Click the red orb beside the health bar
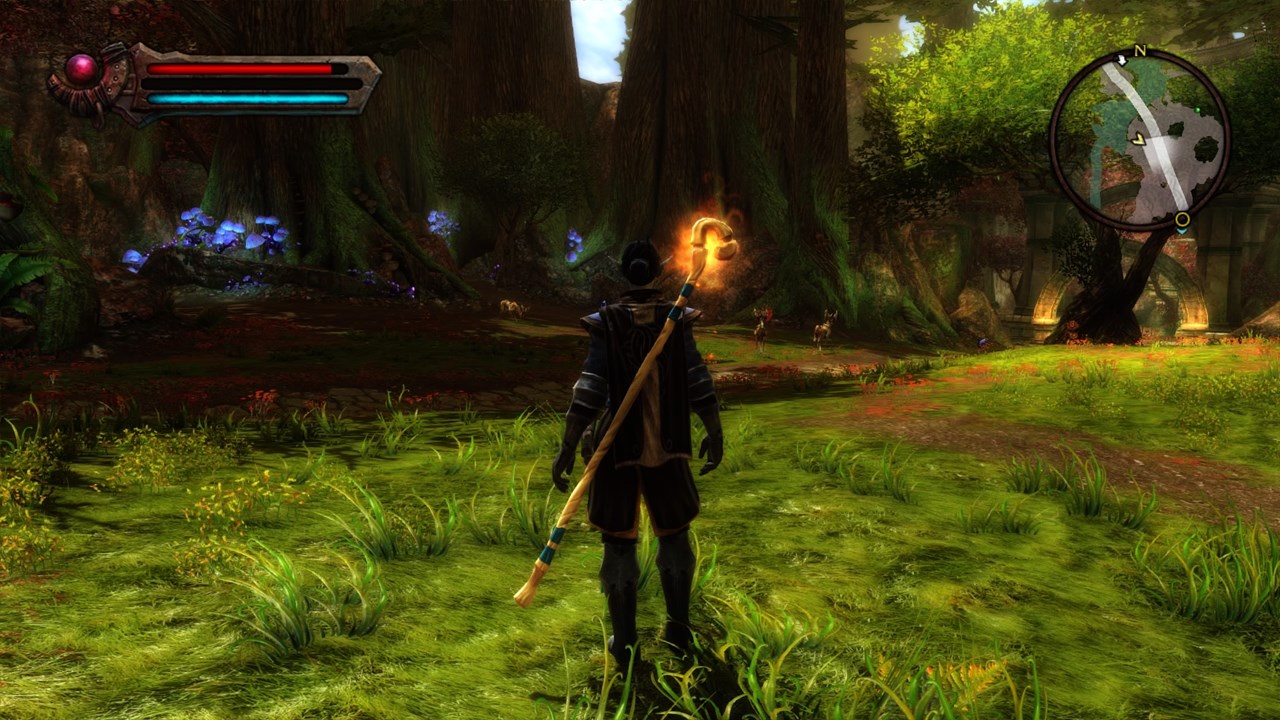This screenshot has width=1280, height=720. pos(81,69)
